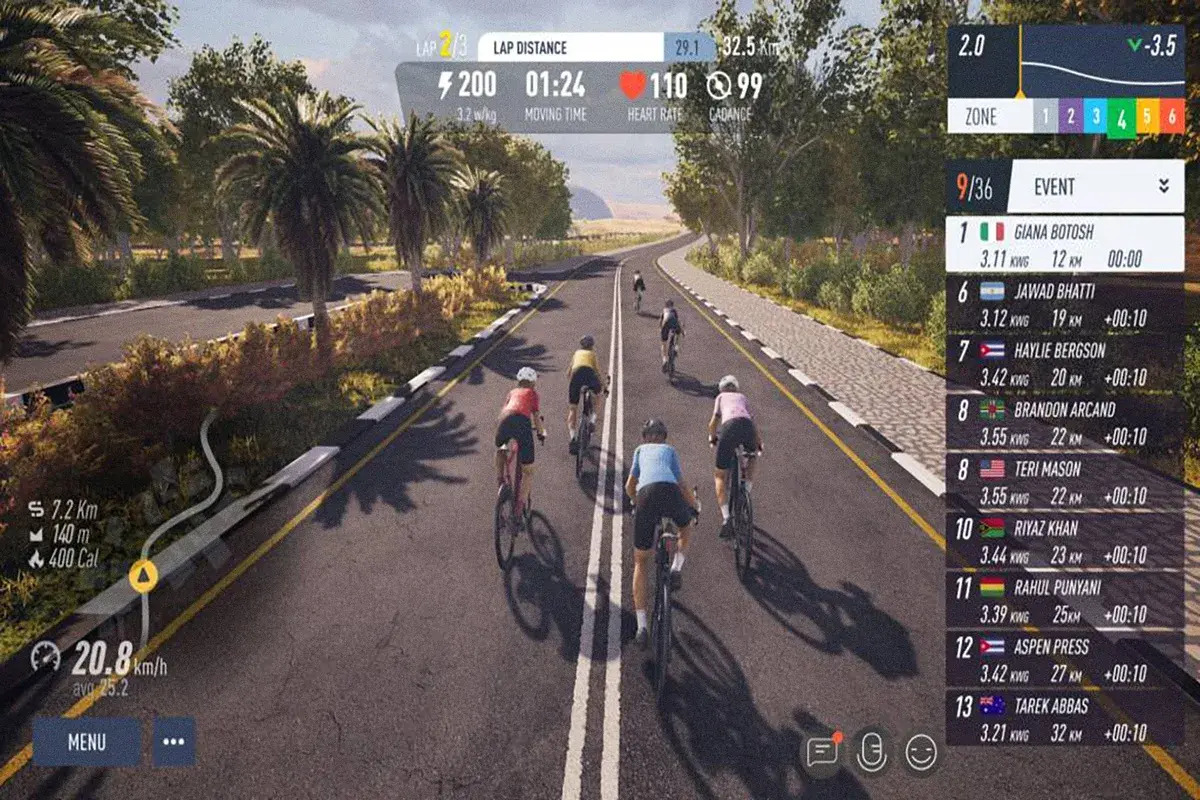Screen dimensions: 1200x800
Task: Open the smiley emoji reactions
Action: pyautogui.click(x=921, y=752)
